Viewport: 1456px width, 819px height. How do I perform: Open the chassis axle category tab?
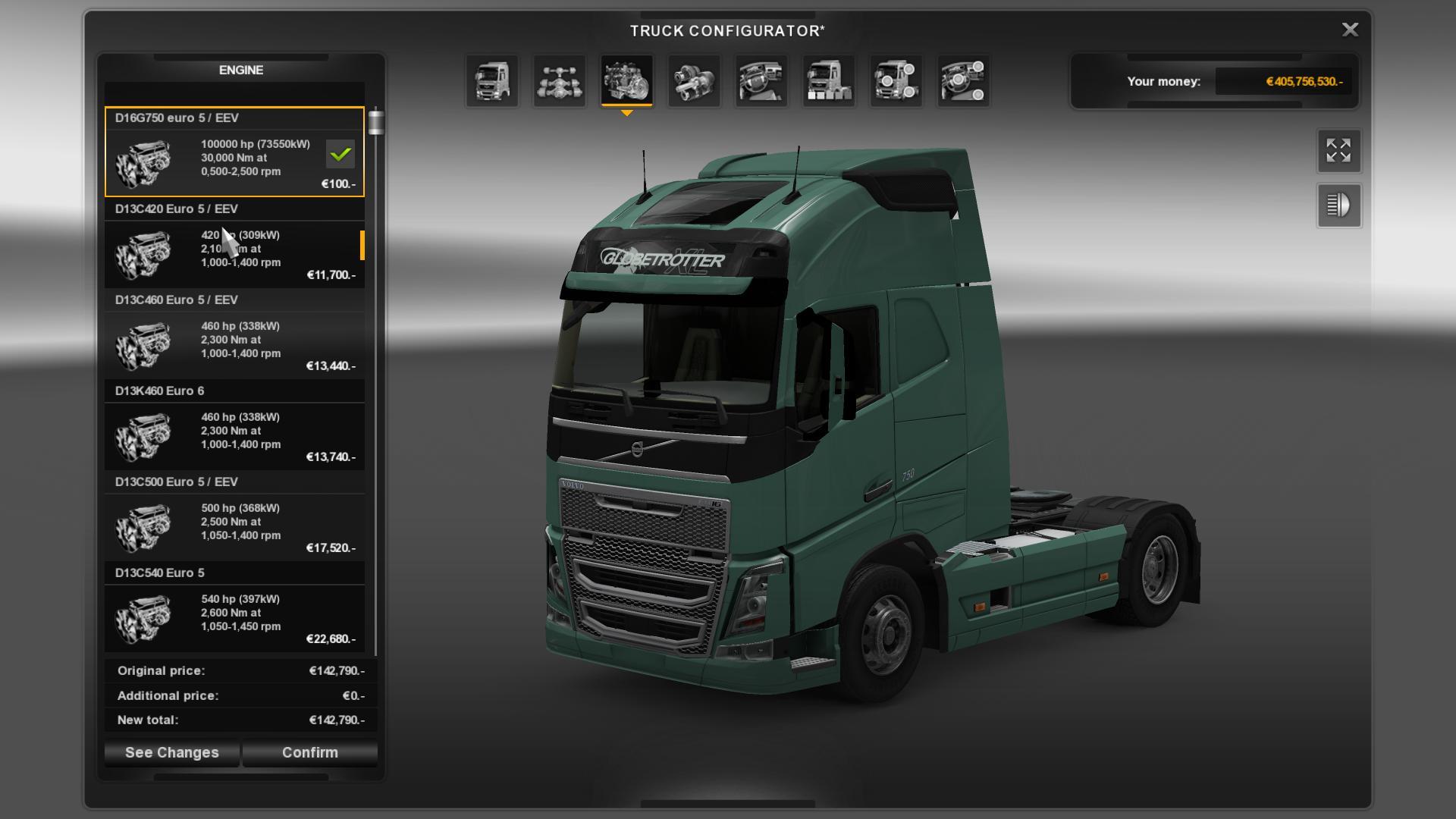pos(560,81)
